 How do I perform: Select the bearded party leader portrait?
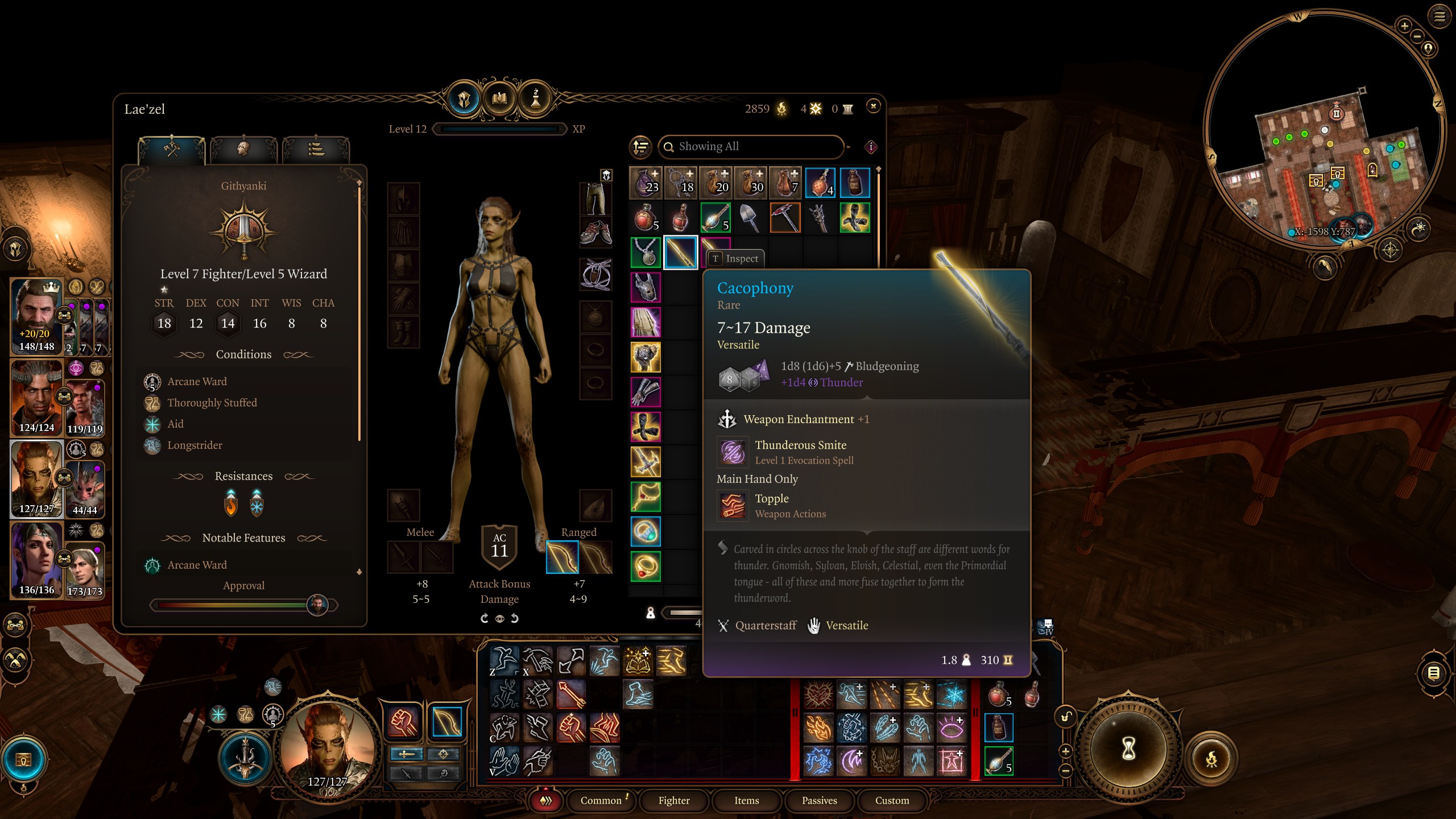click(x=36, y=316)
